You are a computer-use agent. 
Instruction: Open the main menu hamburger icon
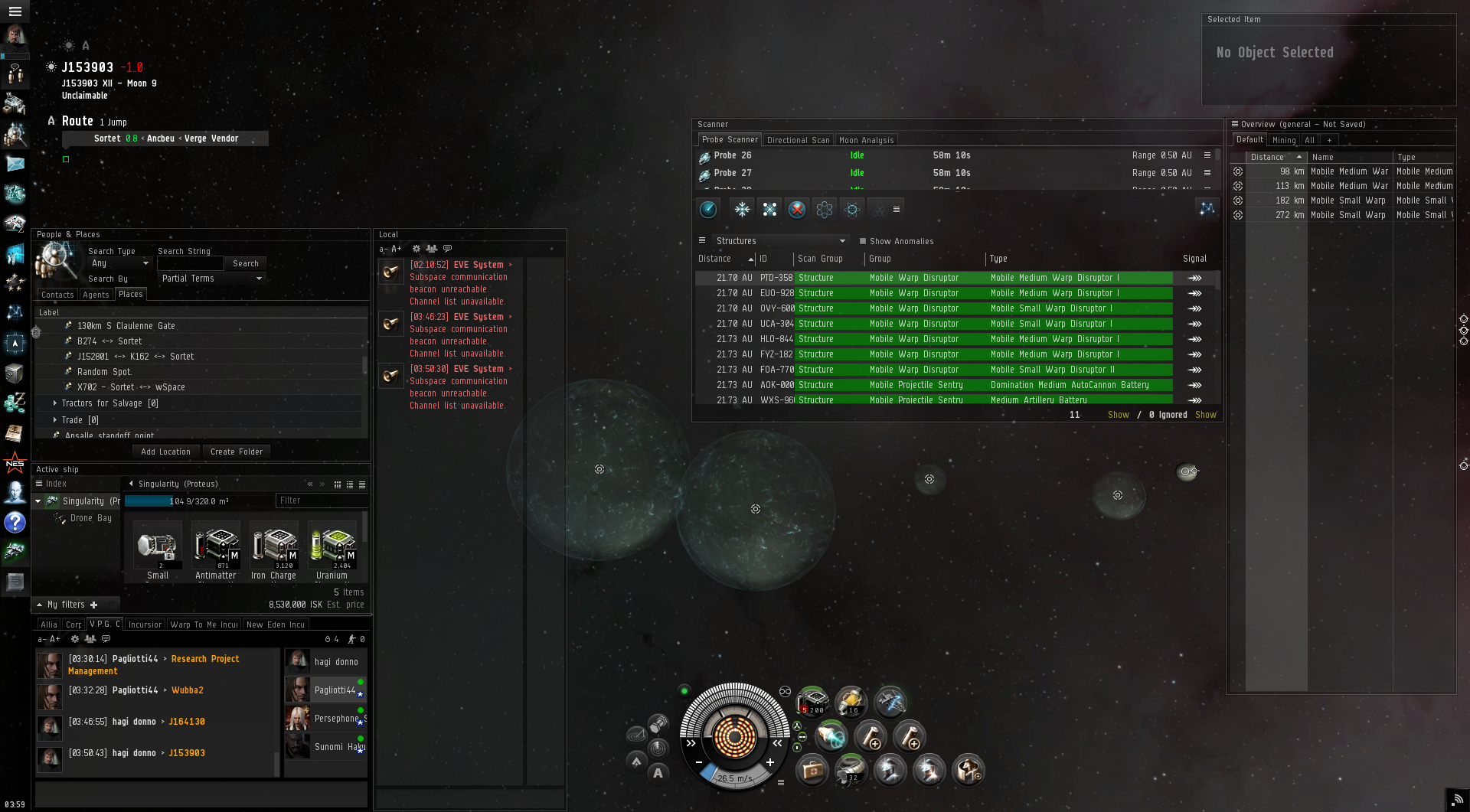coord(15,11)
